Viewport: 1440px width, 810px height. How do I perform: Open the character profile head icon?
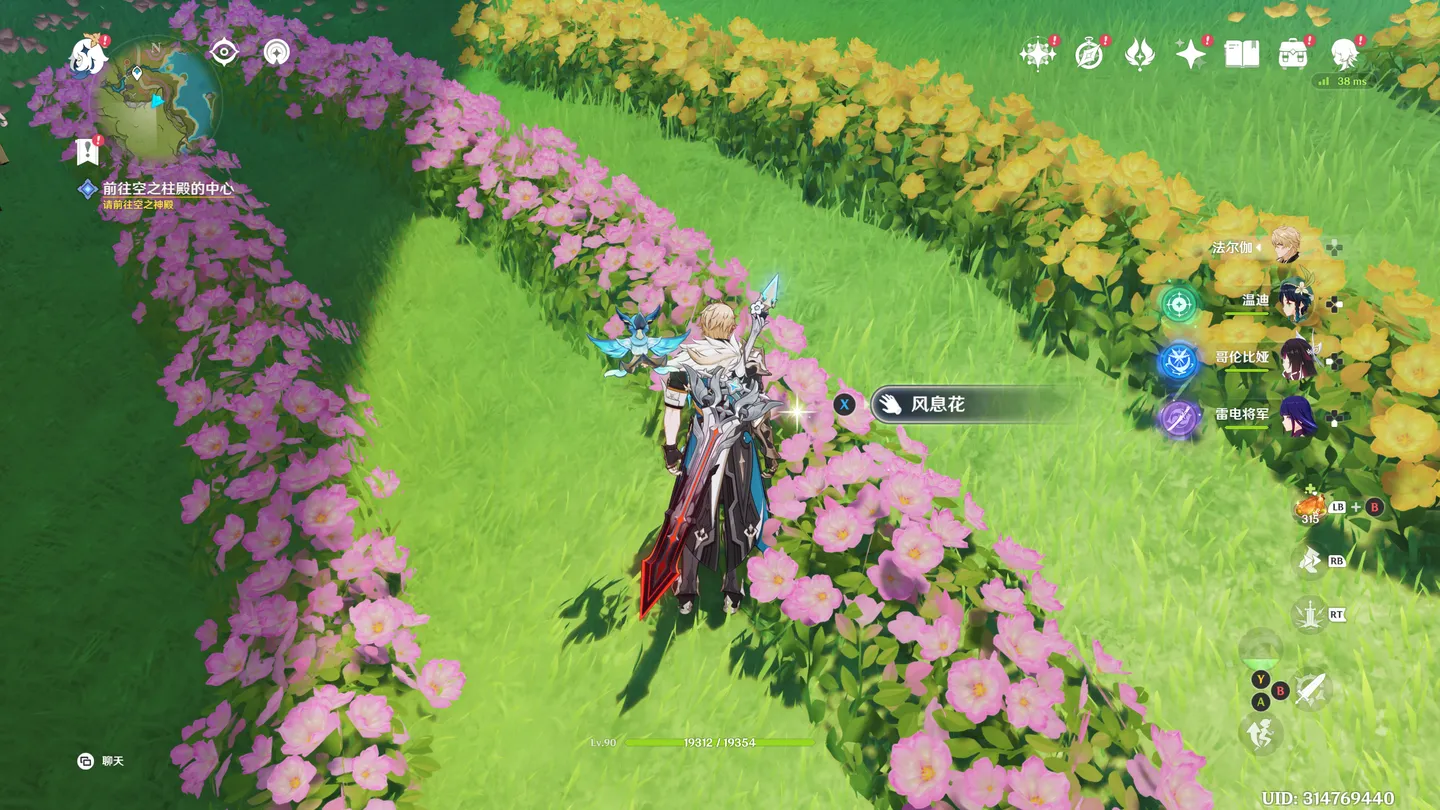1344,54
